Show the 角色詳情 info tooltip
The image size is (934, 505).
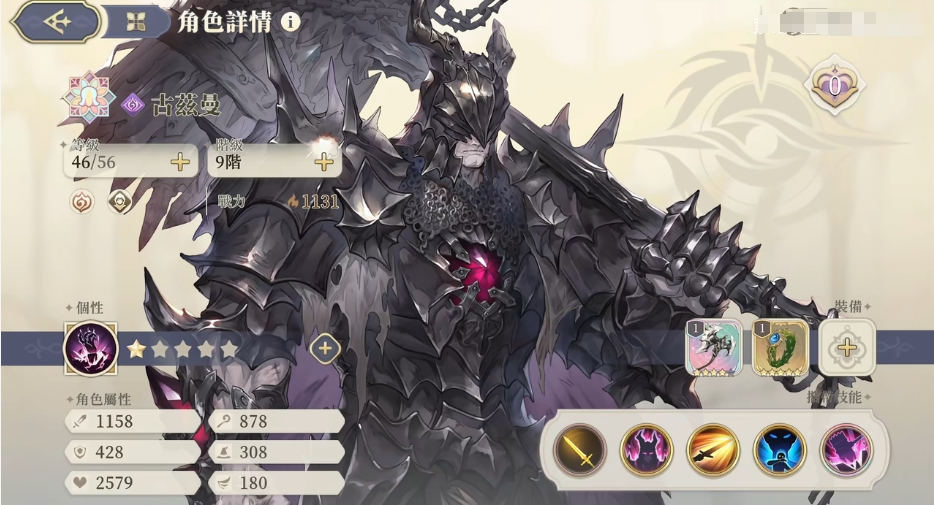291,21
